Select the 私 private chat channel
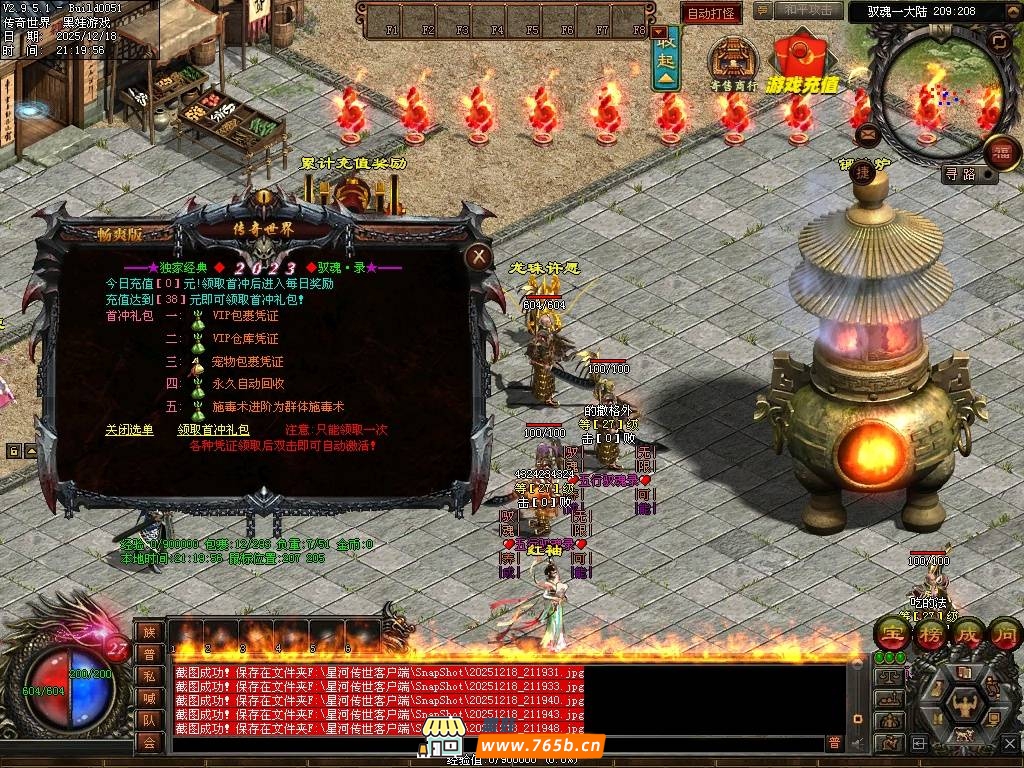The image size is (1024, 768). (149, 675)
